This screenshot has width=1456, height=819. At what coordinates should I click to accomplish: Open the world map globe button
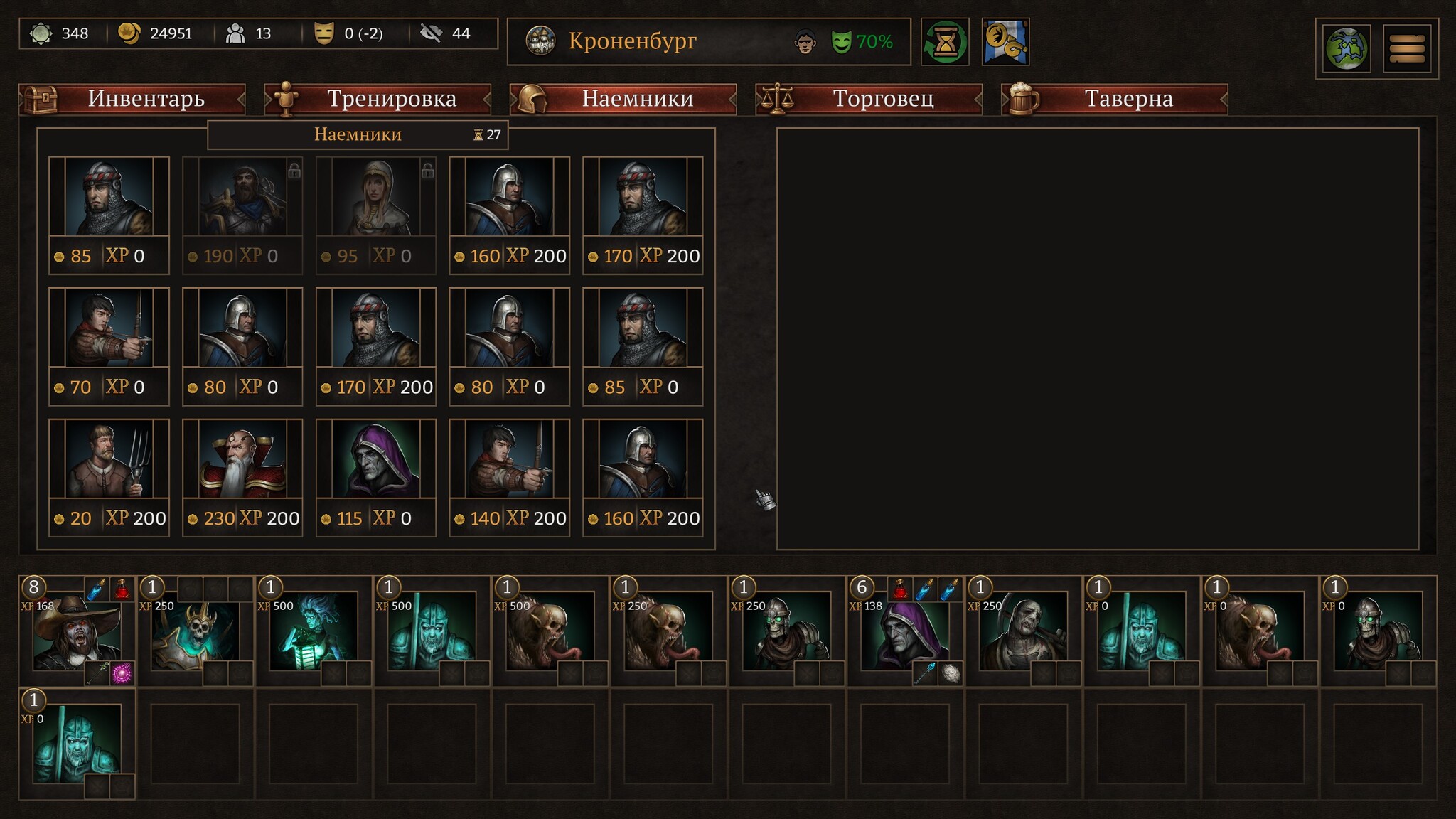pos(1347,49)
